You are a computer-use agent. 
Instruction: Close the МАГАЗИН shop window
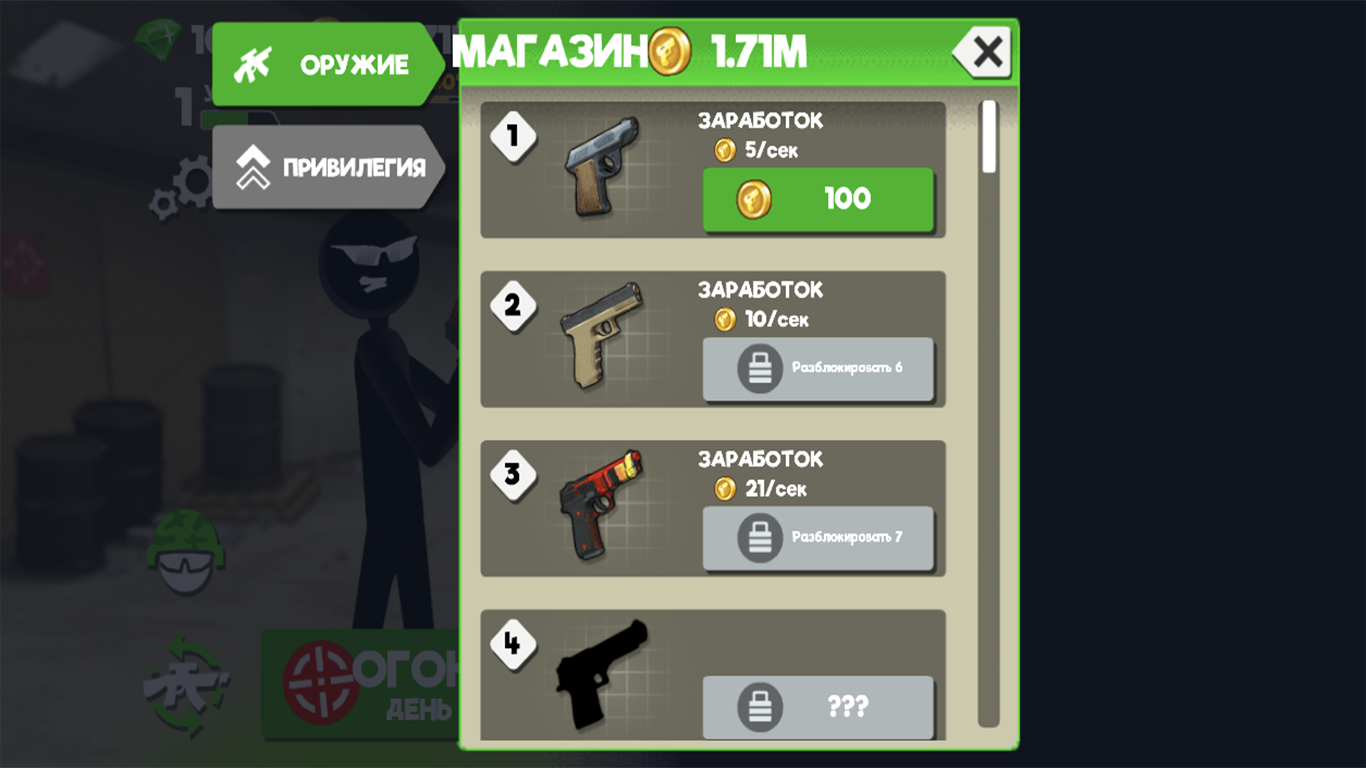tap(981, 52)
